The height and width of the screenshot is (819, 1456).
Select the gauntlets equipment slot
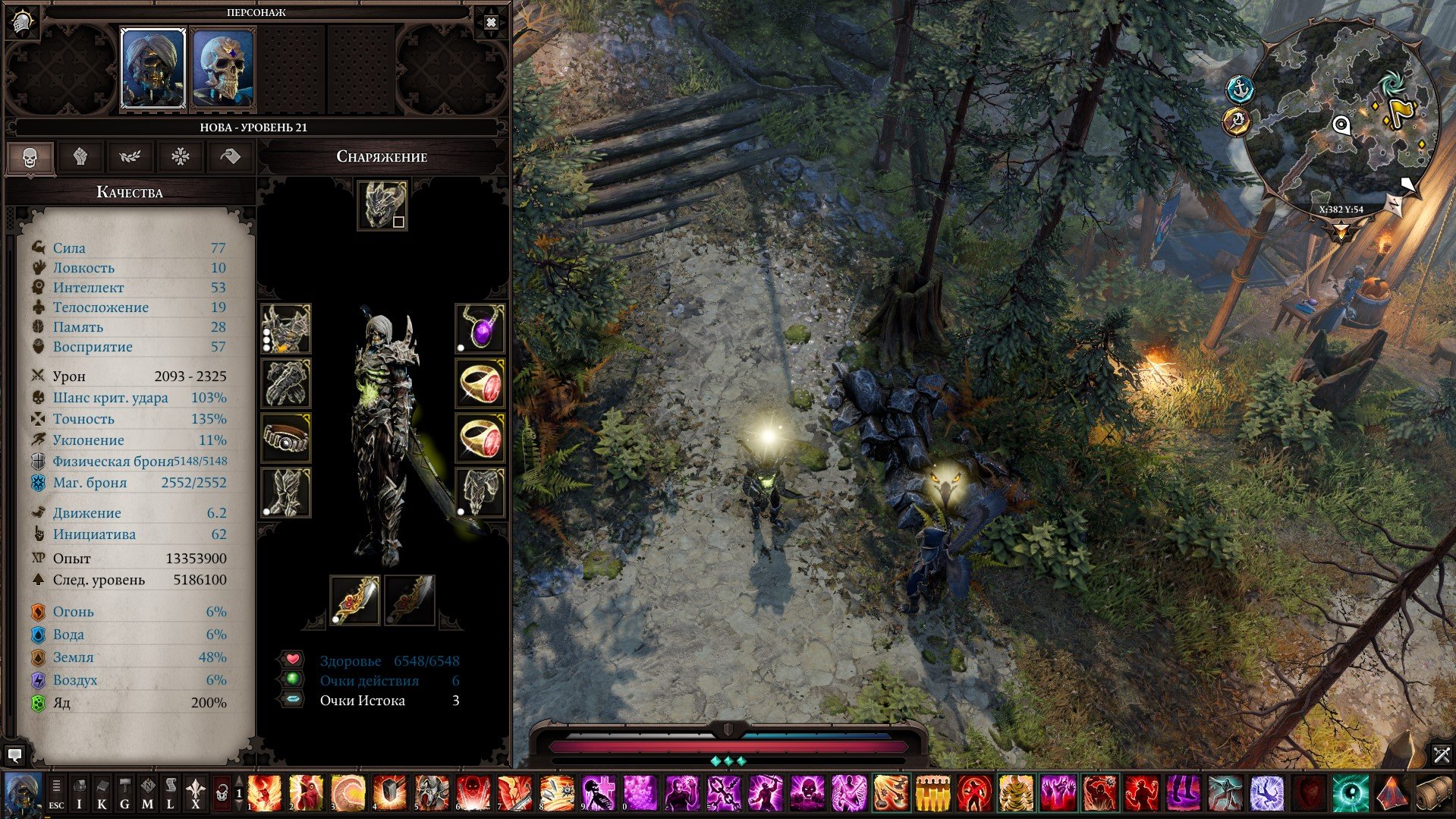[286, 383]
